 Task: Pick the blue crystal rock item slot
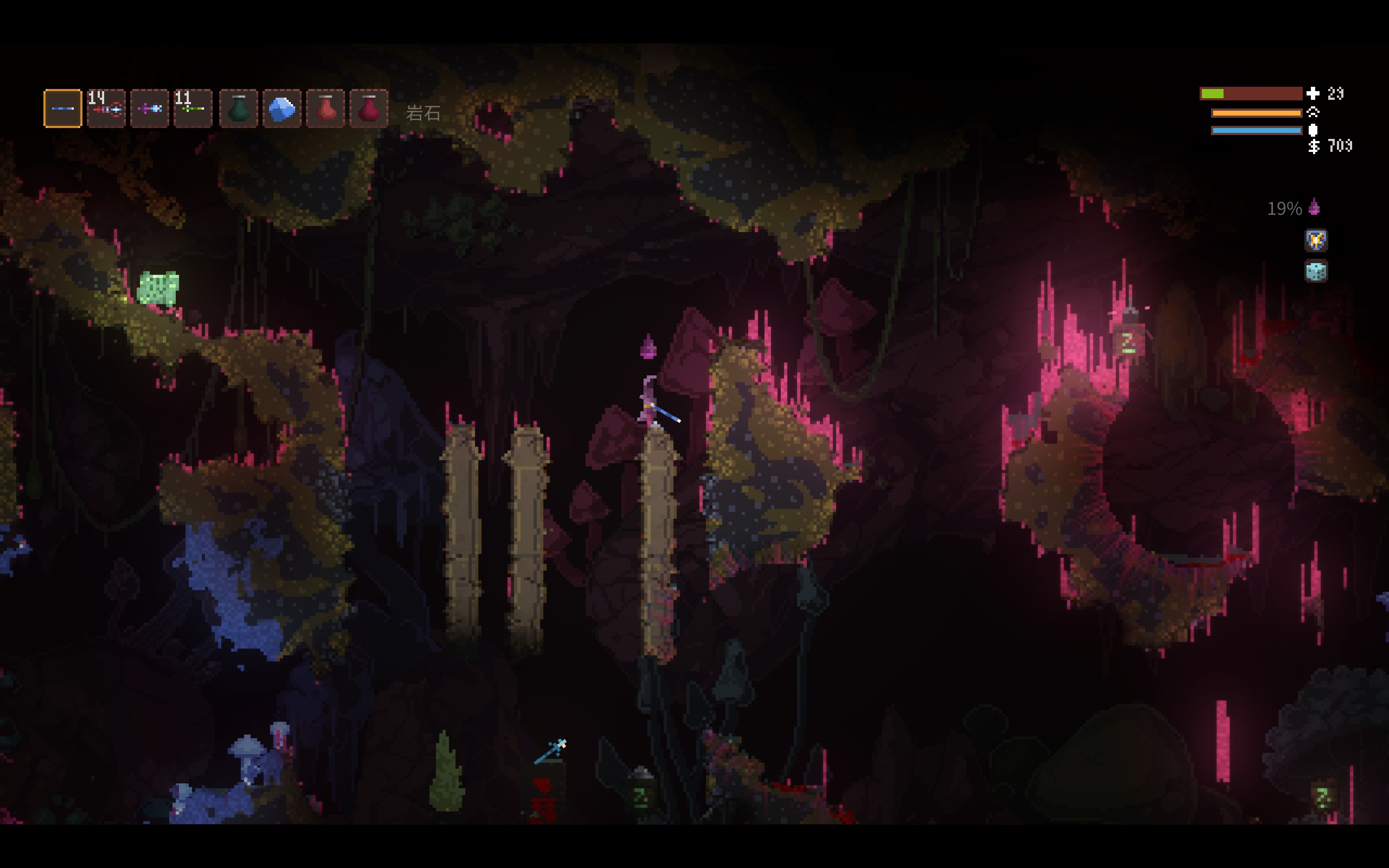[282, 108]
